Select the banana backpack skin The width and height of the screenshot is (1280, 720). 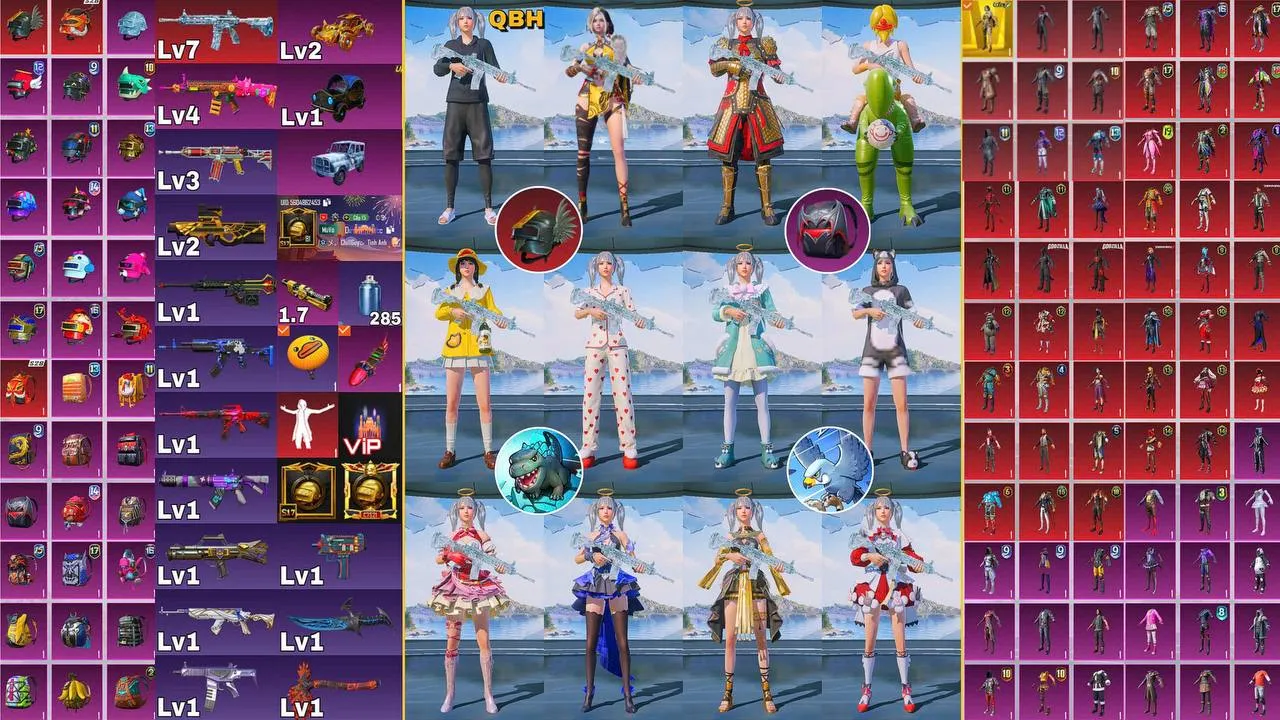(x=76, y=689)
